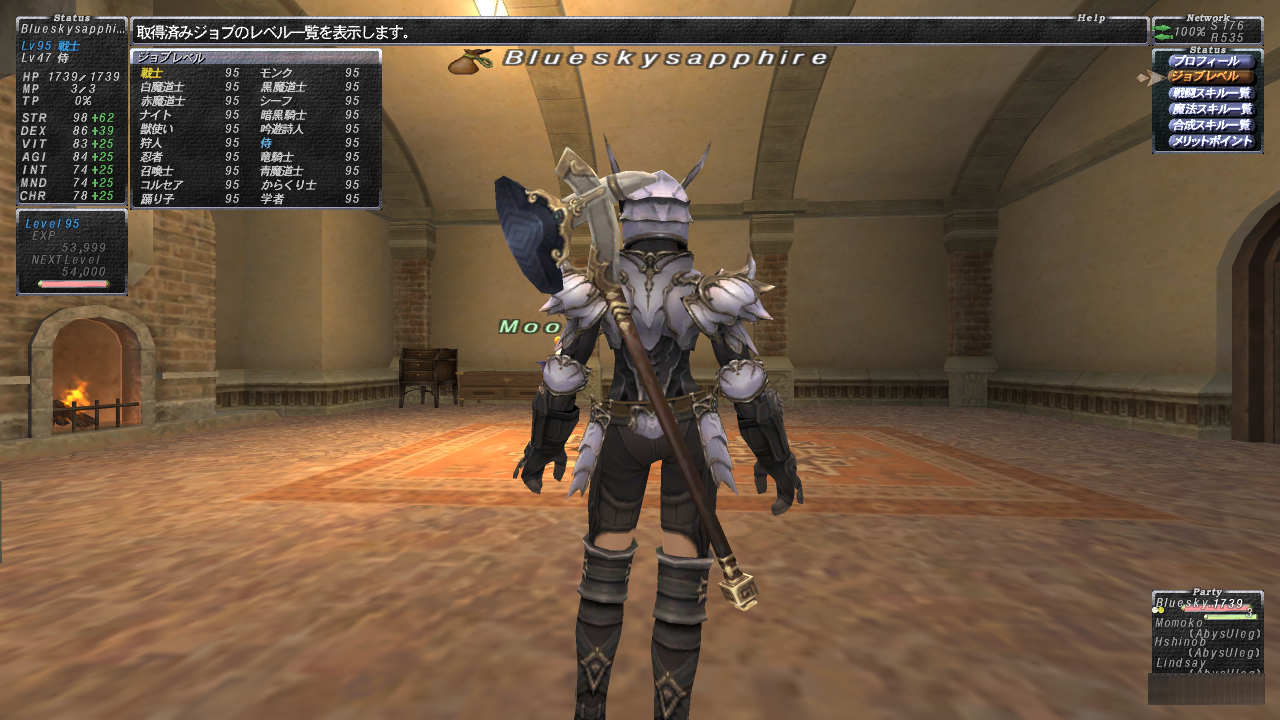The width and height of the screenshot is (1280, 720).
Task: Click the blue 侍 job row
Action: point(310,143)
